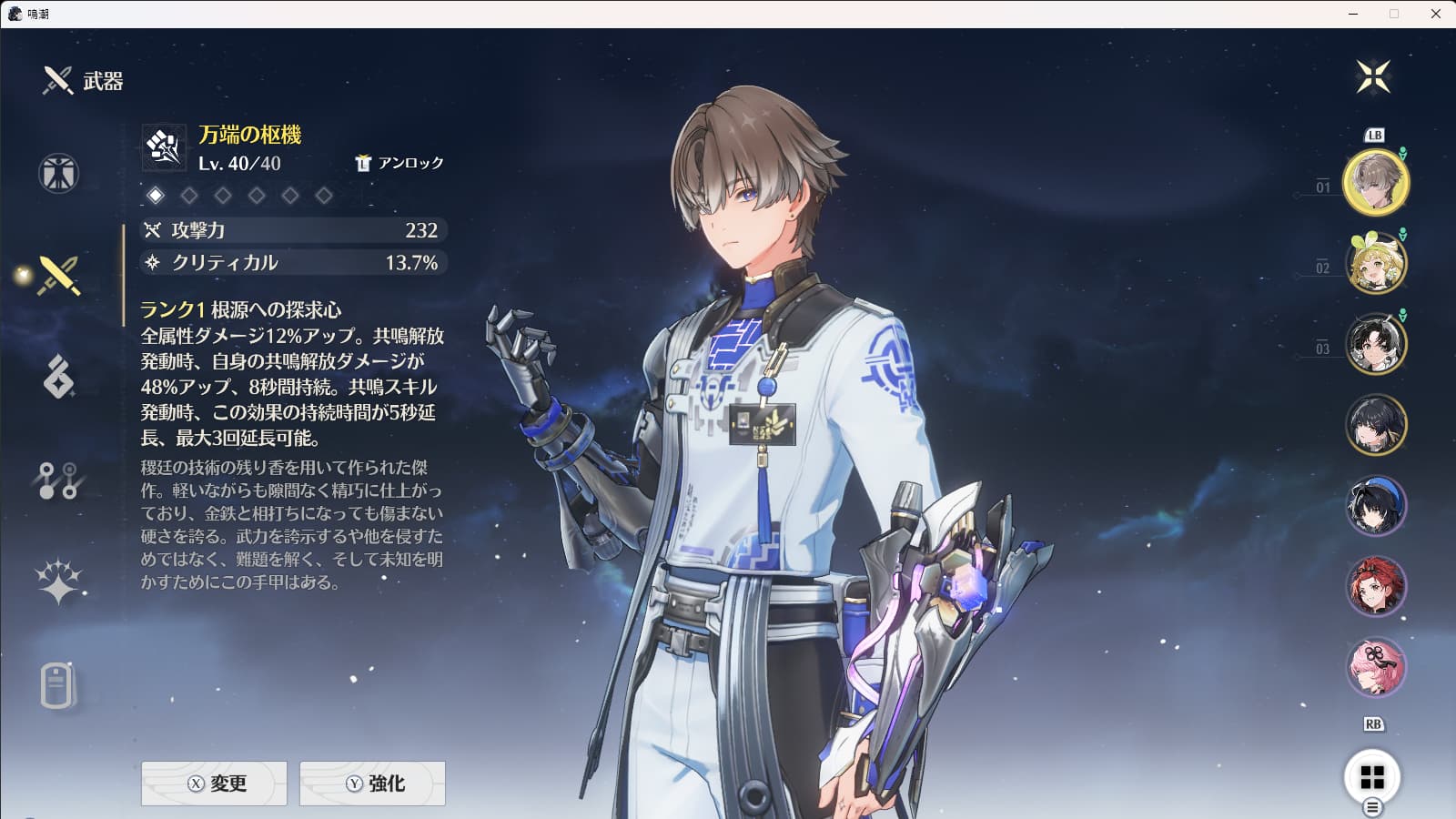The width and height of the screenshot is (1456, 819).
Task: Open the character grid list button
Action: tap(1372, 777)
